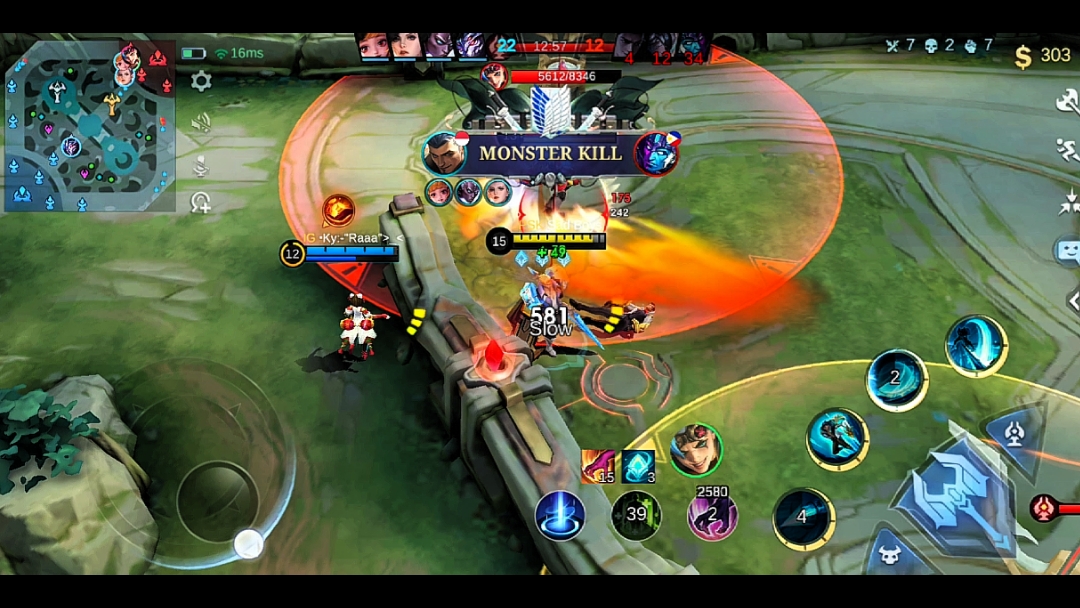Send the running retreat quick signal

tap(1067, 151)
